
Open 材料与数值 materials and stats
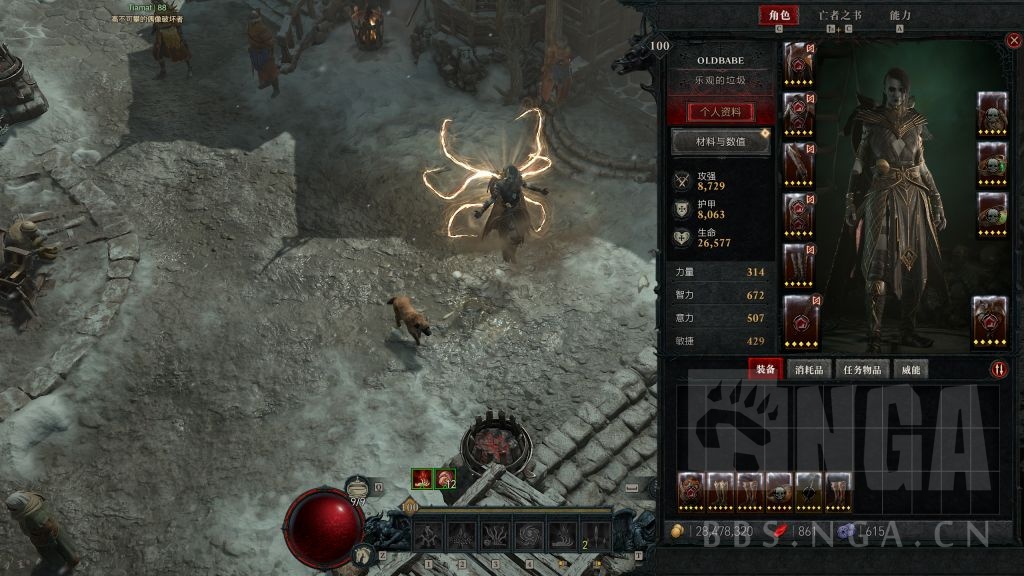click(721, 142)
